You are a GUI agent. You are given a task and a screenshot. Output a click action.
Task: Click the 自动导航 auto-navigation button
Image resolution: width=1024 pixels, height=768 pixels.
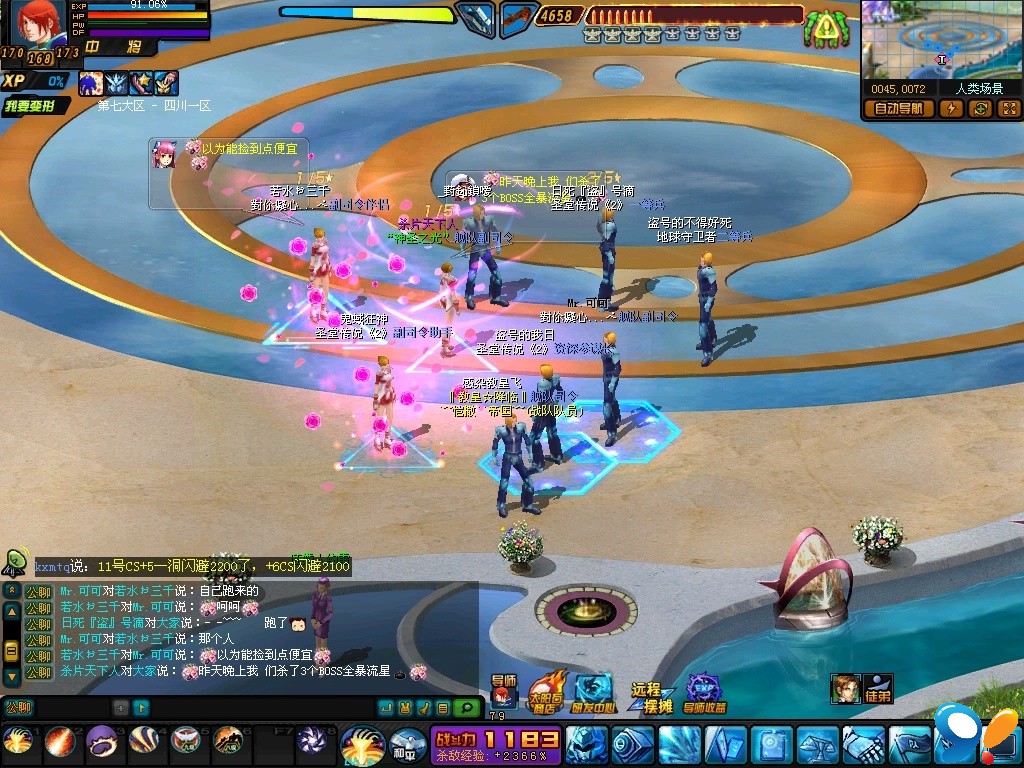[898, 109]
